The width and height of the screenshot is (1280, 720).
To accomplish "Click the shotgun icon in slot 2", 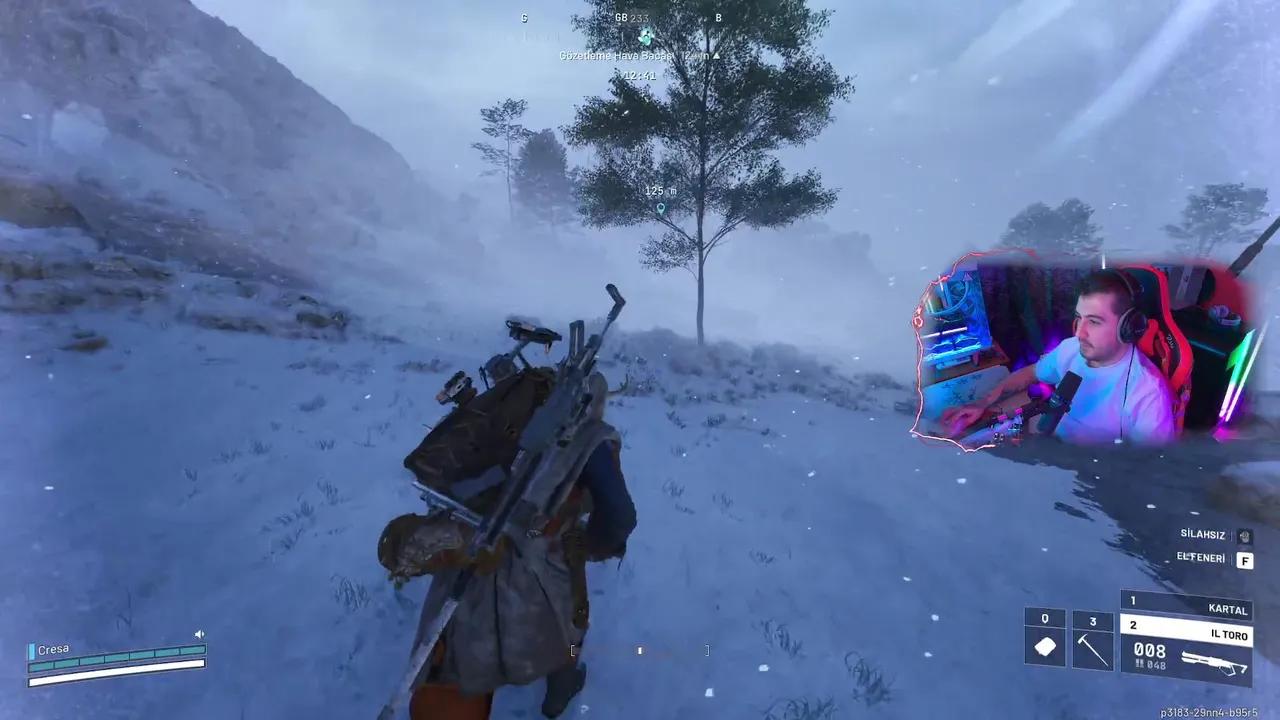I will click(x=1213, y=659).
